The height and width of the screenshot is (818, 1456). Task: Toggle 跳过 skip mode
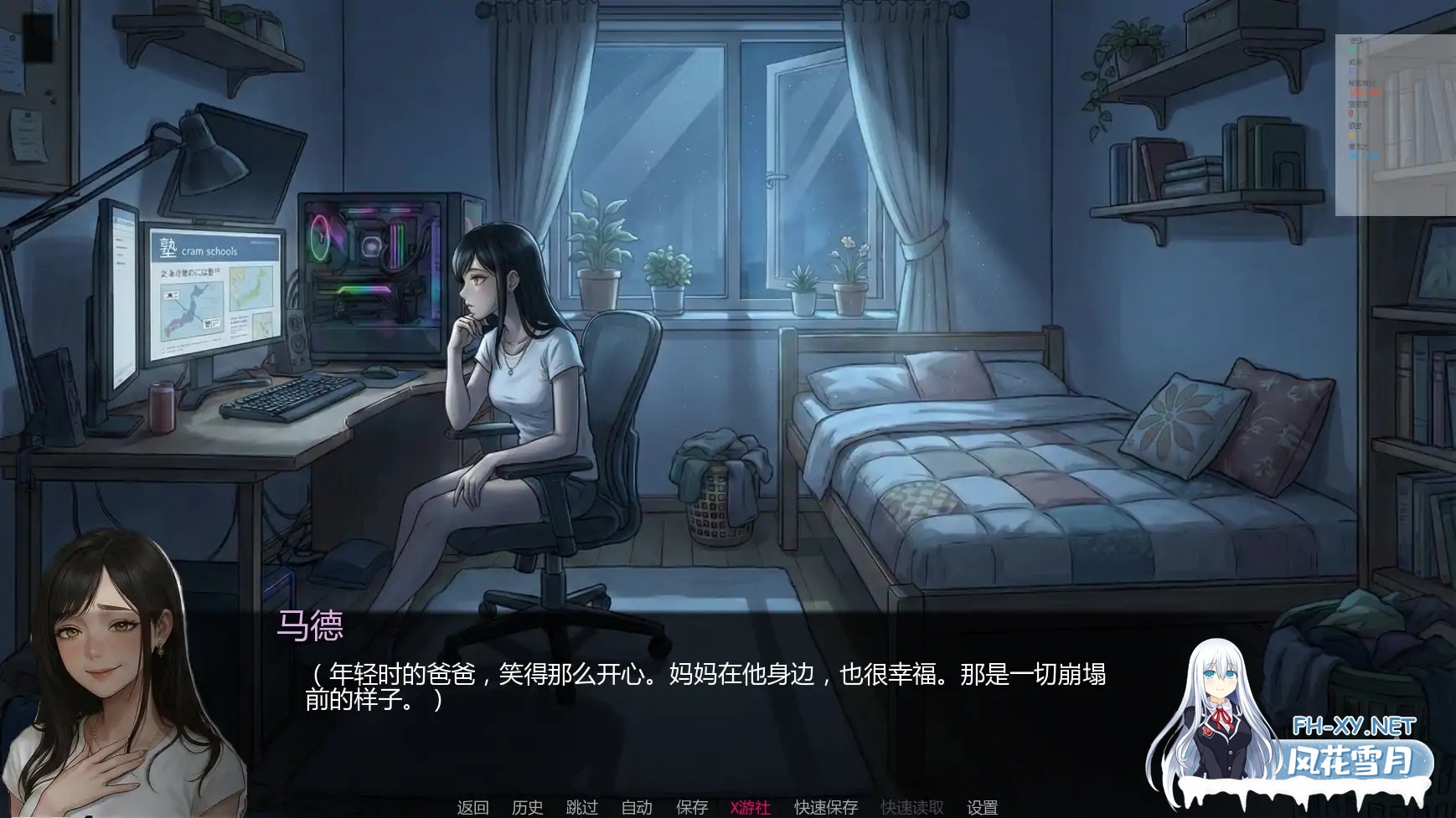(x=582, y=808)
